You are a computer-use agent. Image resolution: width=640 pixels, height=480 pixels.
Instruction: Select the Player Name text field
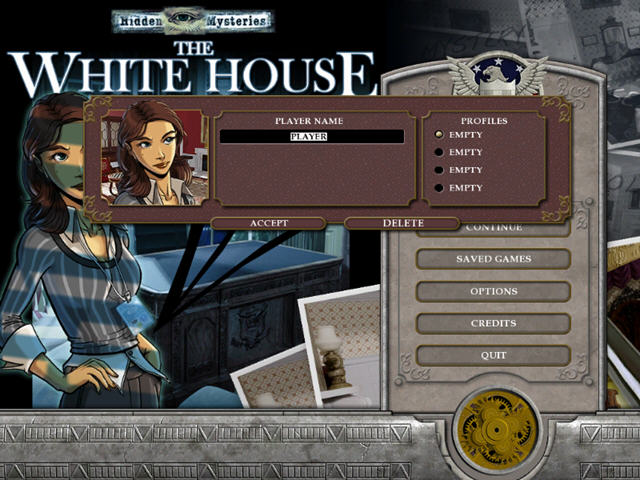(x=312, y=136)
